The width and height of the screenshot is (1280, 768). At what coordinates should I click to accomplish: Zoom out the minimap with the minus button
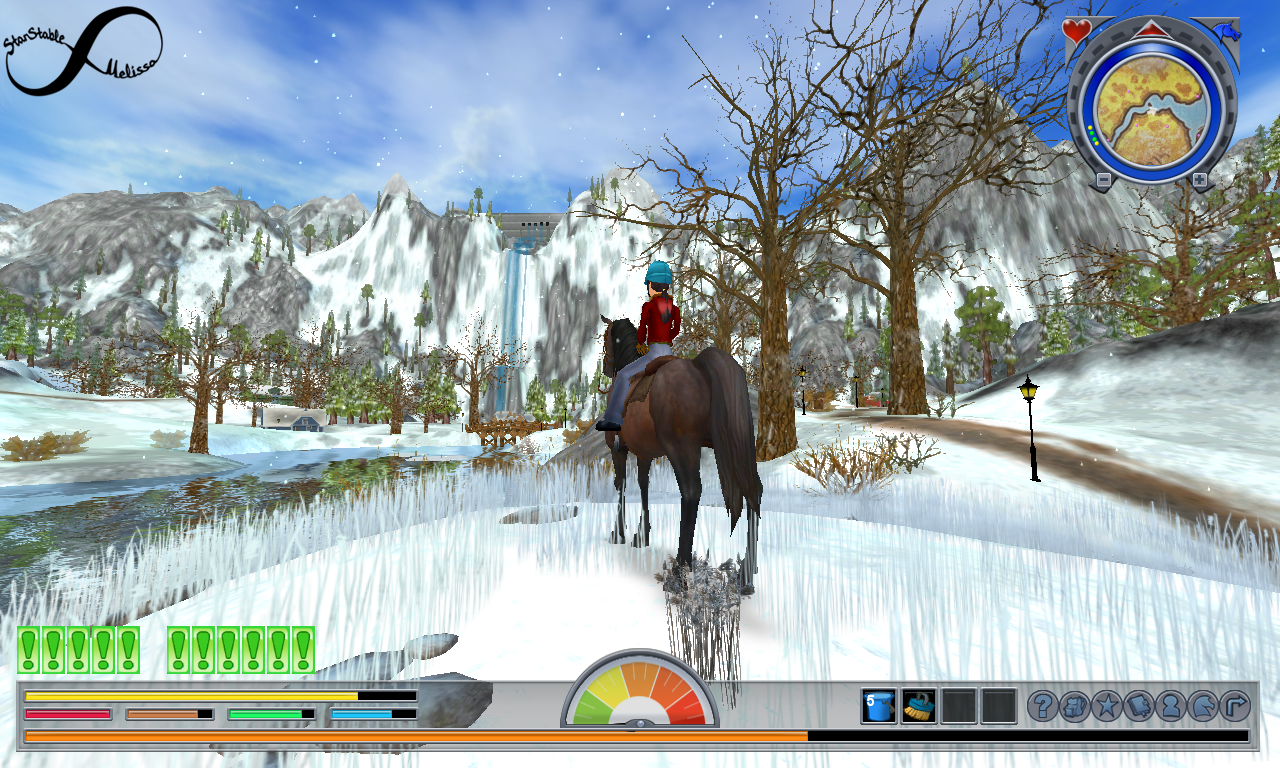[1104, 178]
